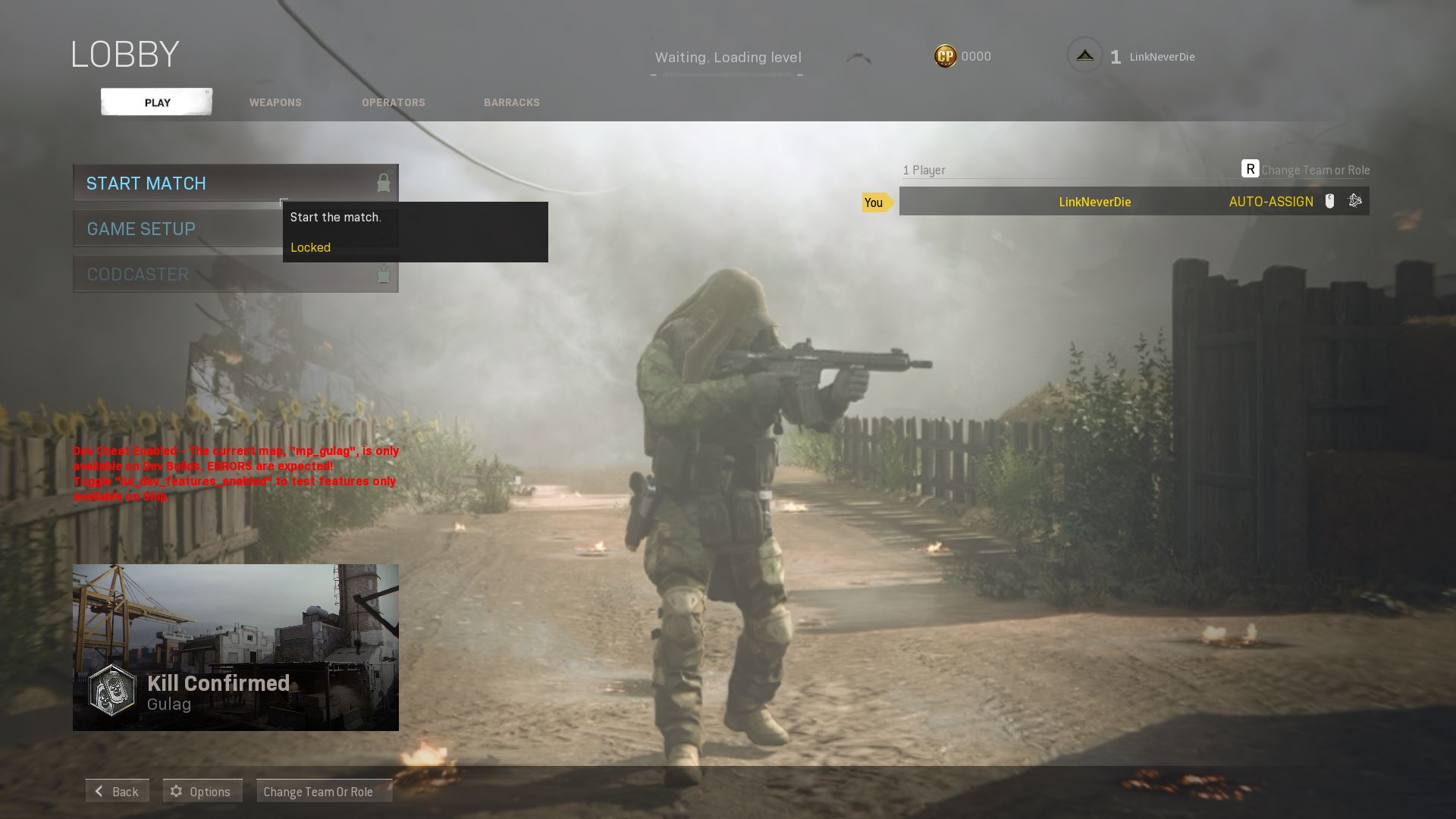
Task: Click the lock icon on START MATCH
Action: point(383,183)
